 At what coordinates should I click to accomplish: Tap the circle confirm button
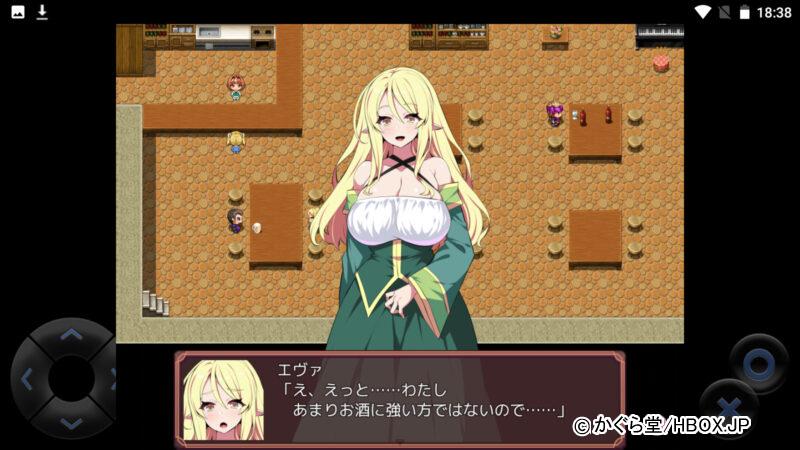pos(758,364)
